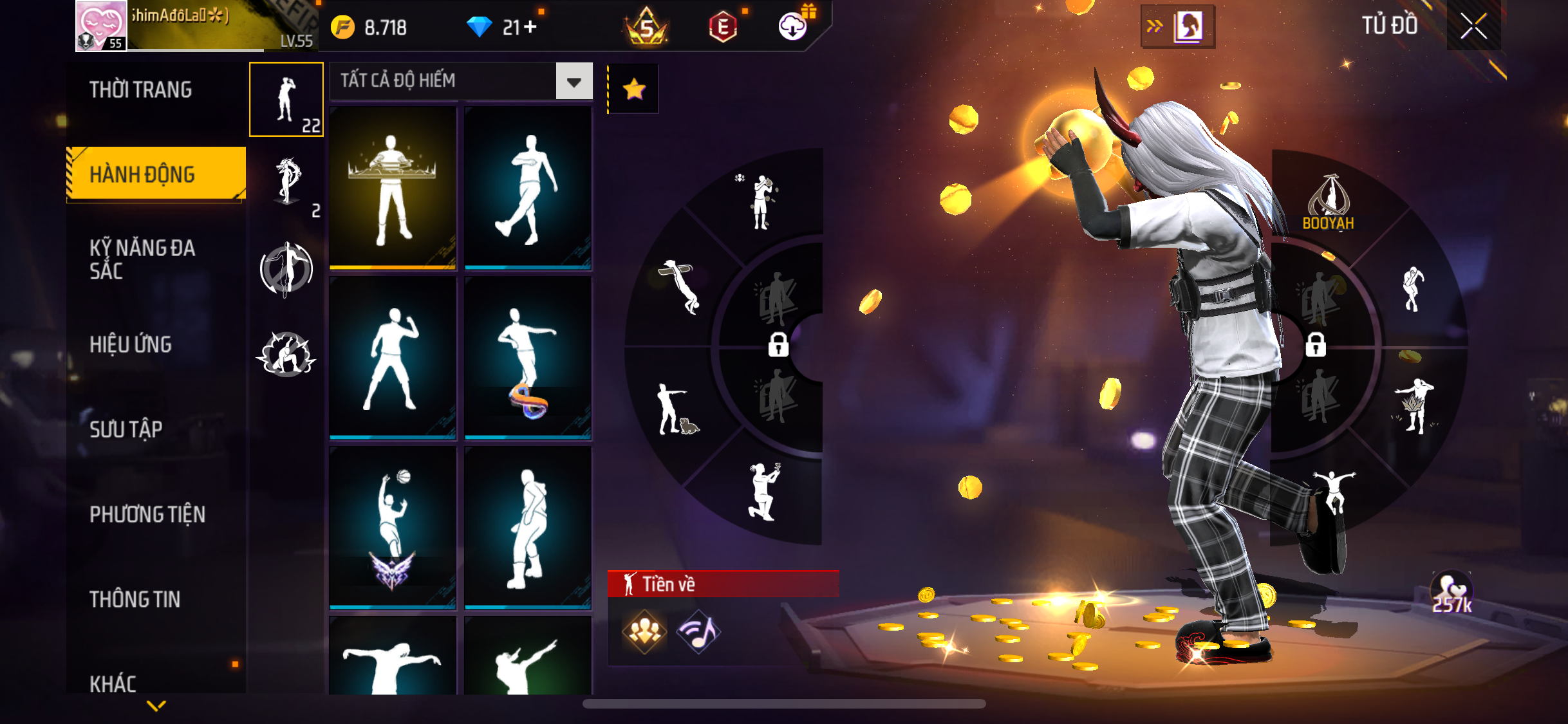Close the Tủ Đồ wardrobe screen
The image size is (1568, 724).
pyautogui.click(x=1473, y=26)
